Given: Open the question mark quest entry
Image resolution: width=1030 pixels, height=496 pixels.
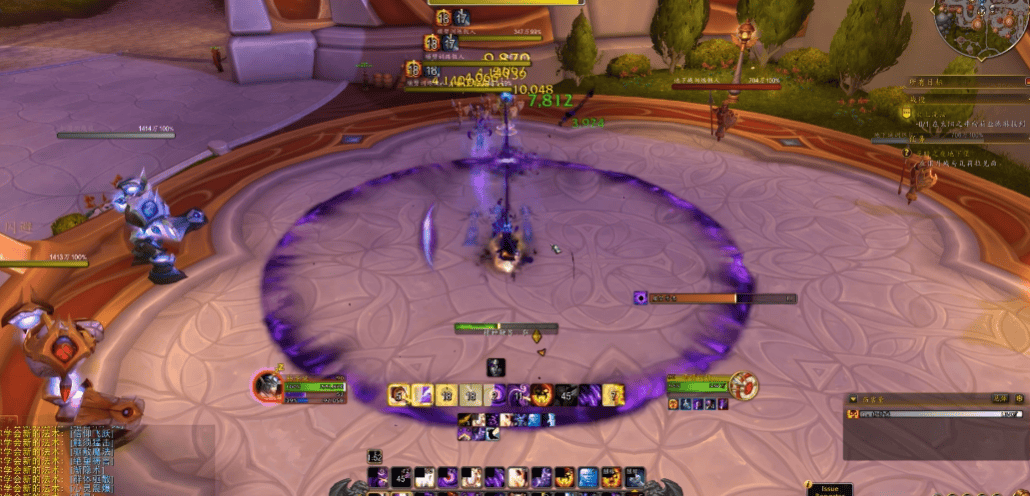Looking at the screenshot, I should (x=908, y=153).
